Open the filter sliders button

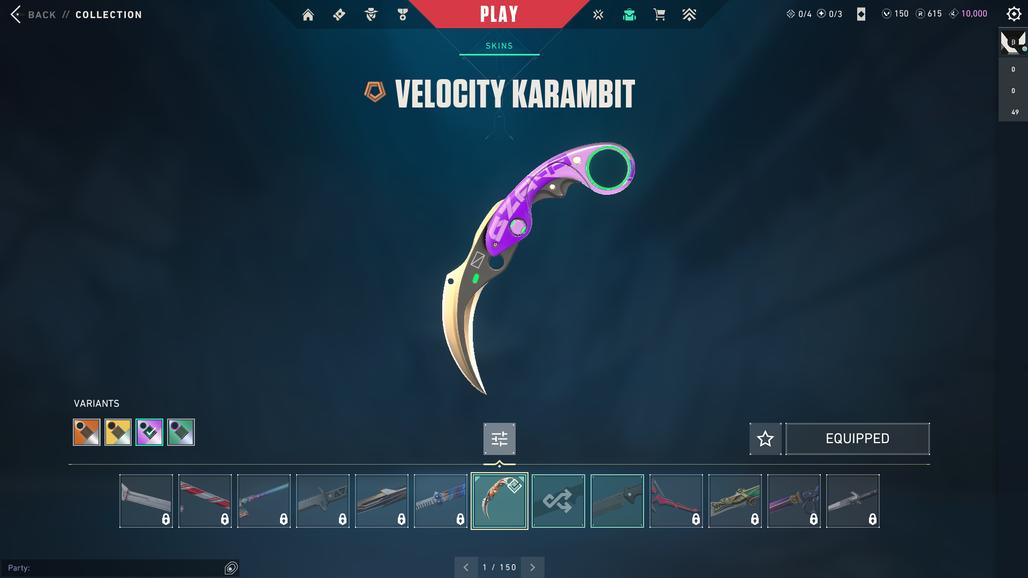click(x=499, y=438)
